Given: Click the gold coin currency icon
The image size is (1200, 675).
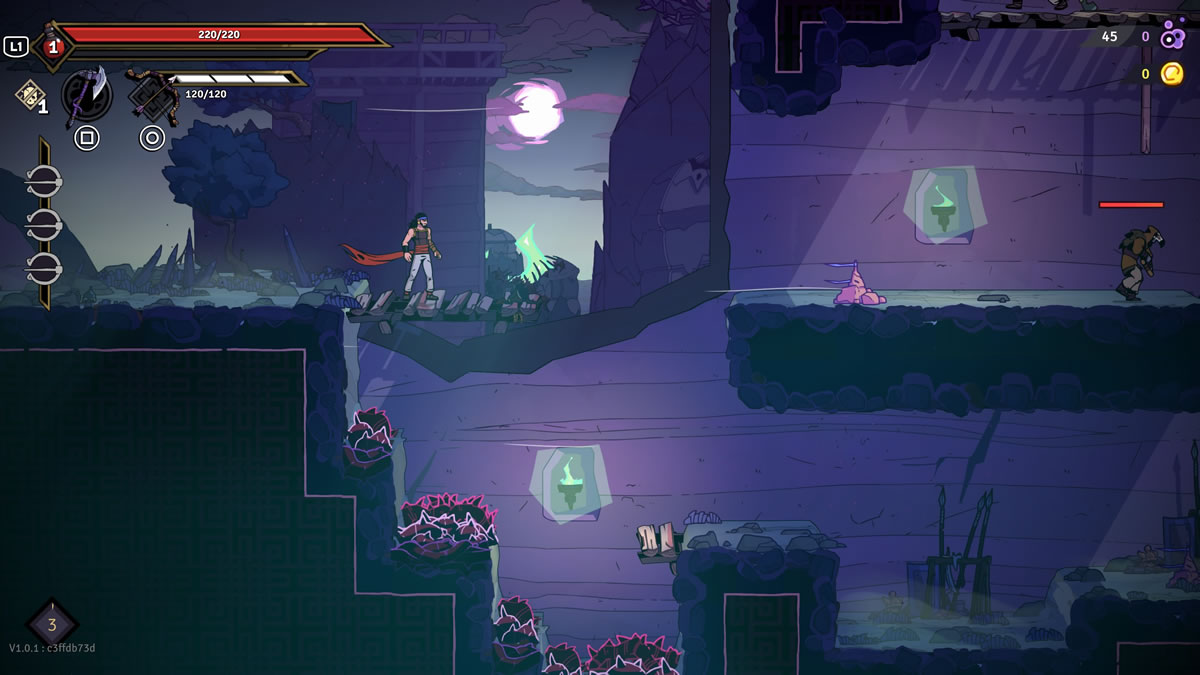Looking at the screenshot, I should (x=1172, y=73).
